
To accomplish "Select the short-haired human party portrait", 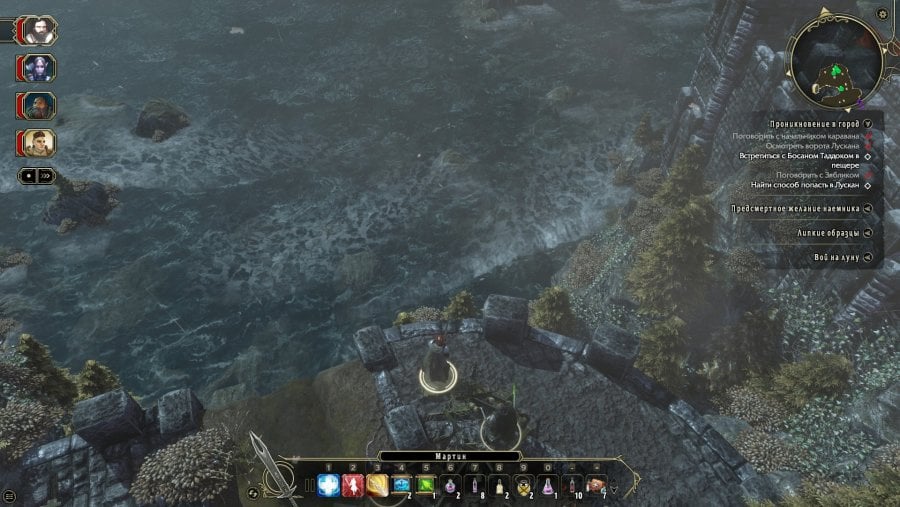I will [39, 143].
